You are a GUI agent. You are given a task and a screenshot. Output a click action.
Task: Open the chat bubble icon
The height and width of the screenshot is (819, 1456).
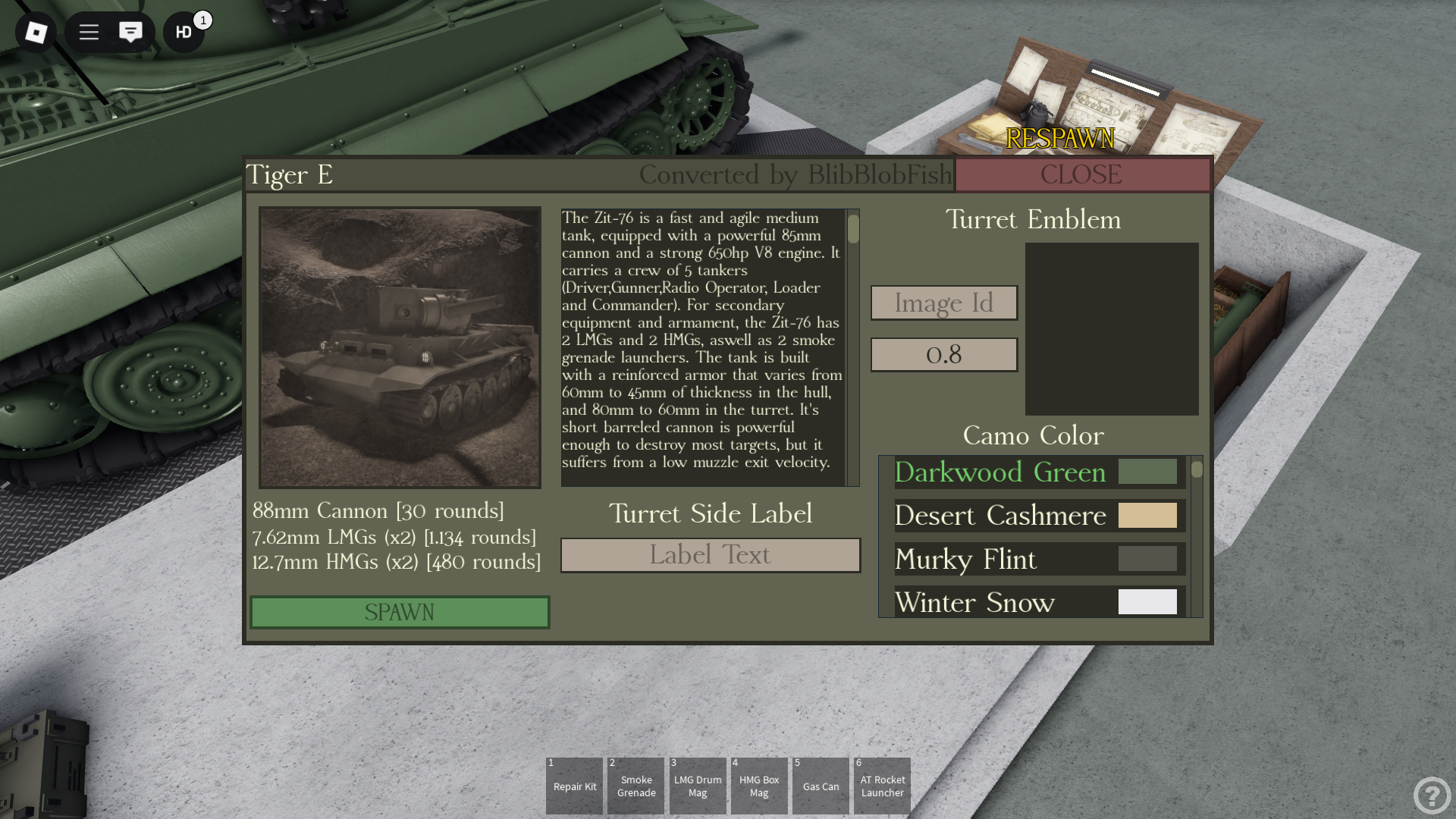(x=131, y=33)
